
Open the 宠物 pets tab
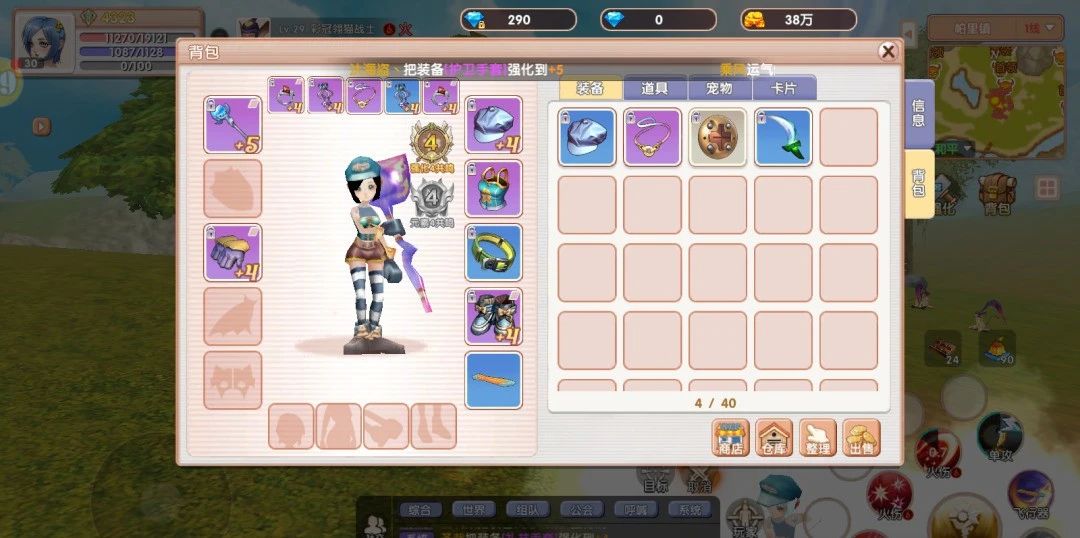click(719, 88)
